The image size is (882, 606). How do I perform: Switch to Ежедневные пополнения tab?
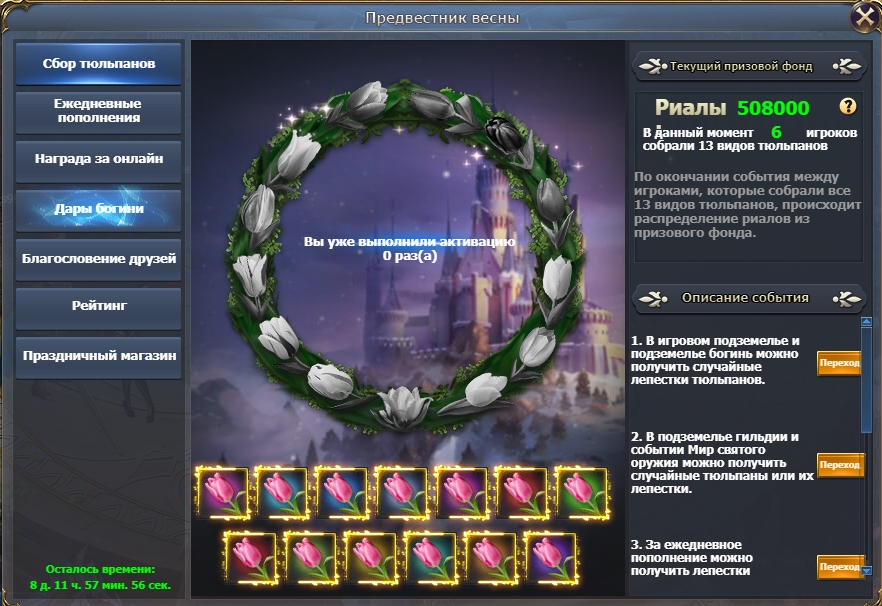click(99, 111)
